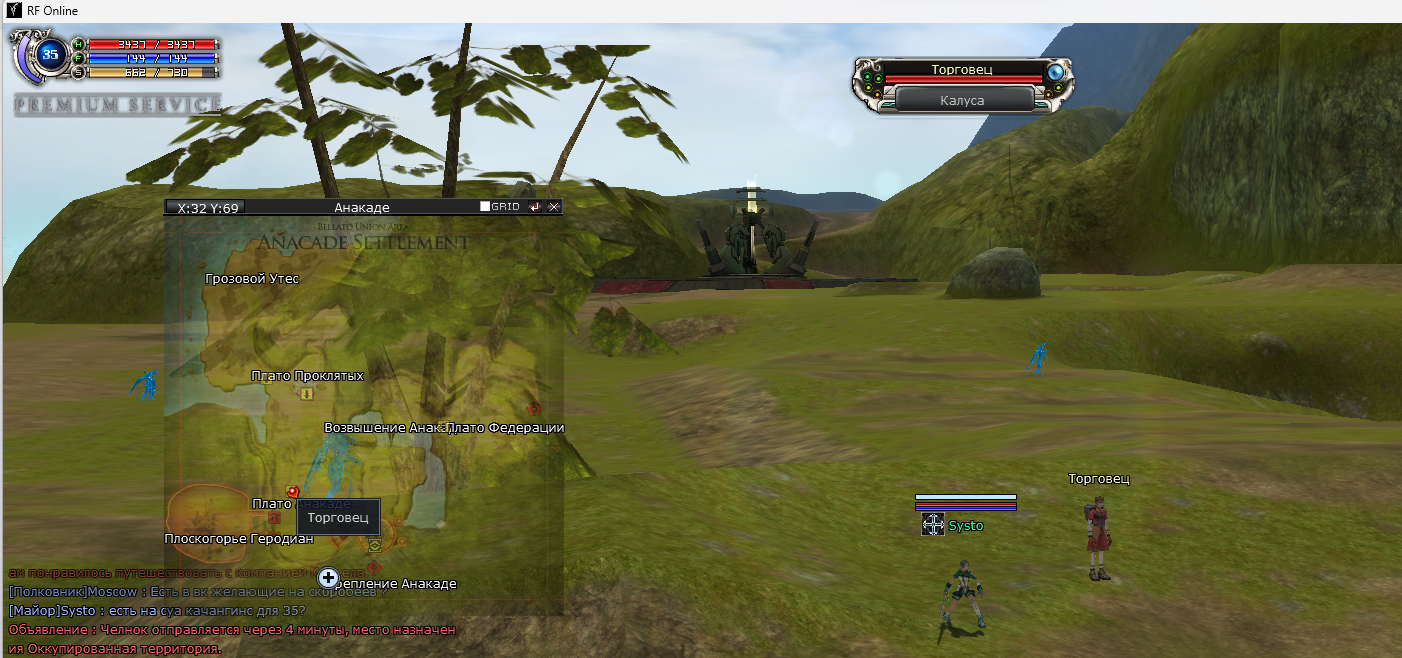Close the Анакаде map window
This screenshot has width=1402, height=658.
tap(554, 207)
